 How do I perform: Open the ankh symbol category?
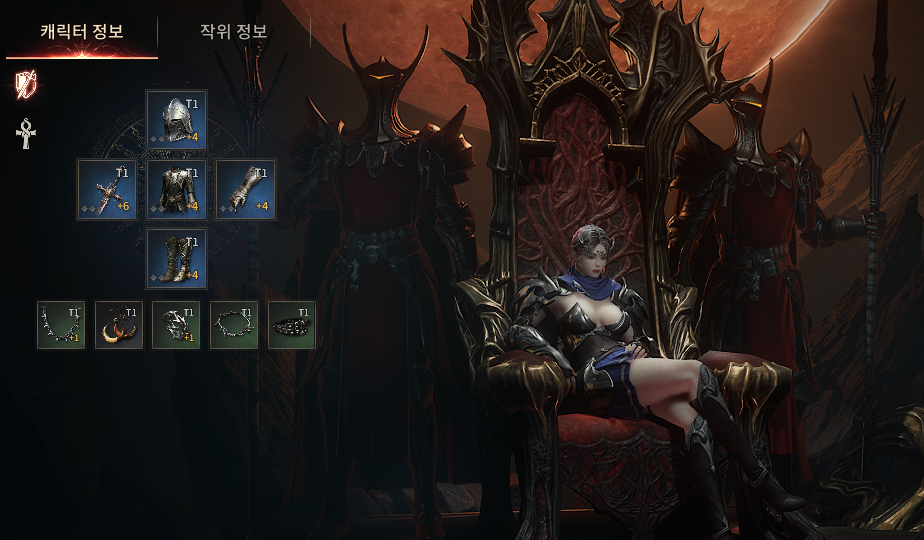pyautogui.click(x=26, y=133)
